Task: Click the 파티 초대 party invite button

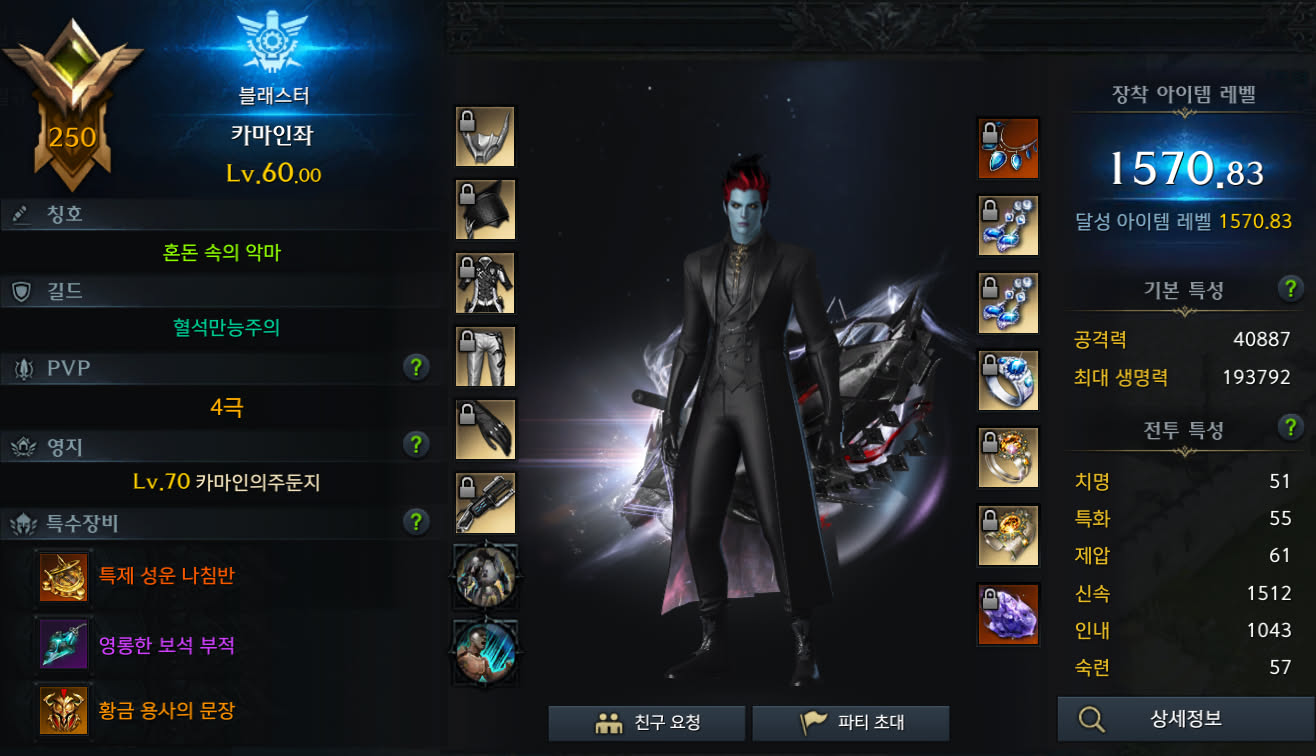Action: point(850,723)
